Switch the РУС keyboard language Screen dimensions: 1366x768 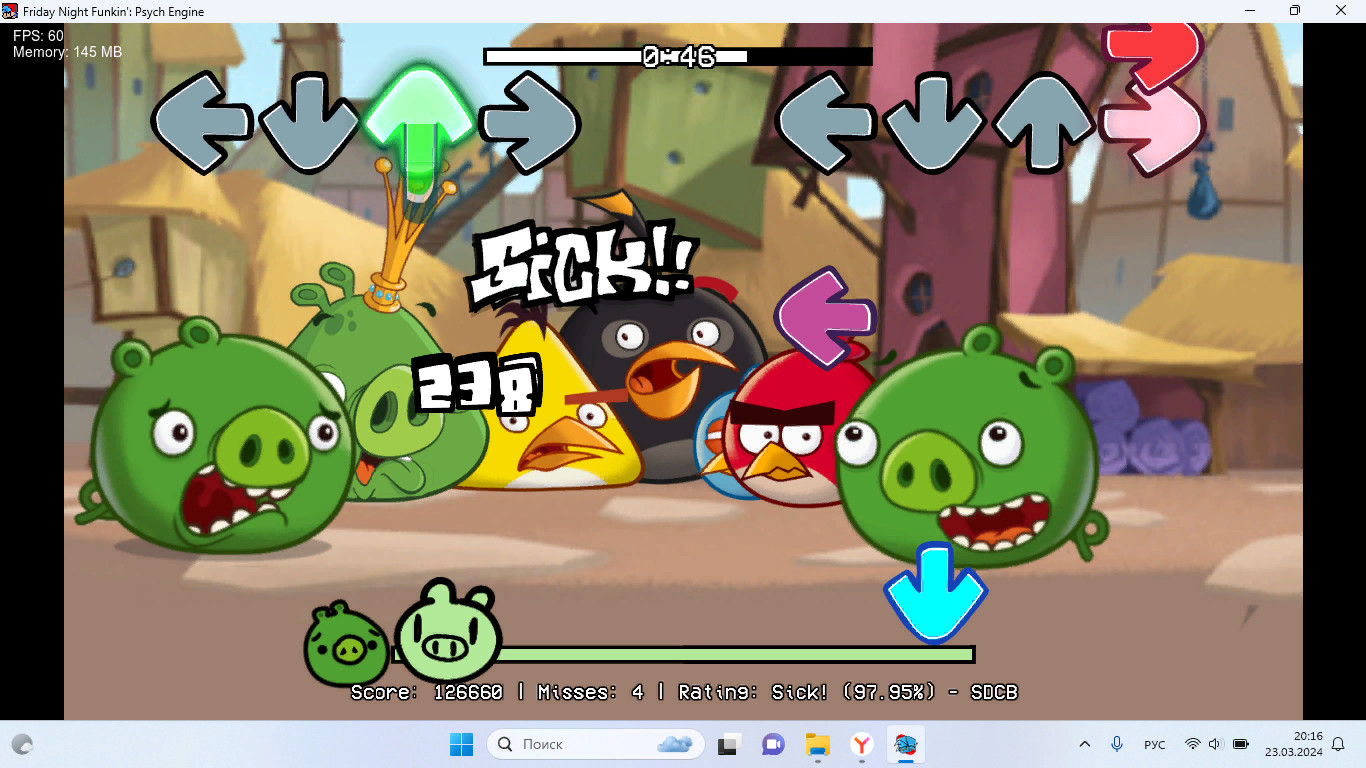pos(1155,744)
